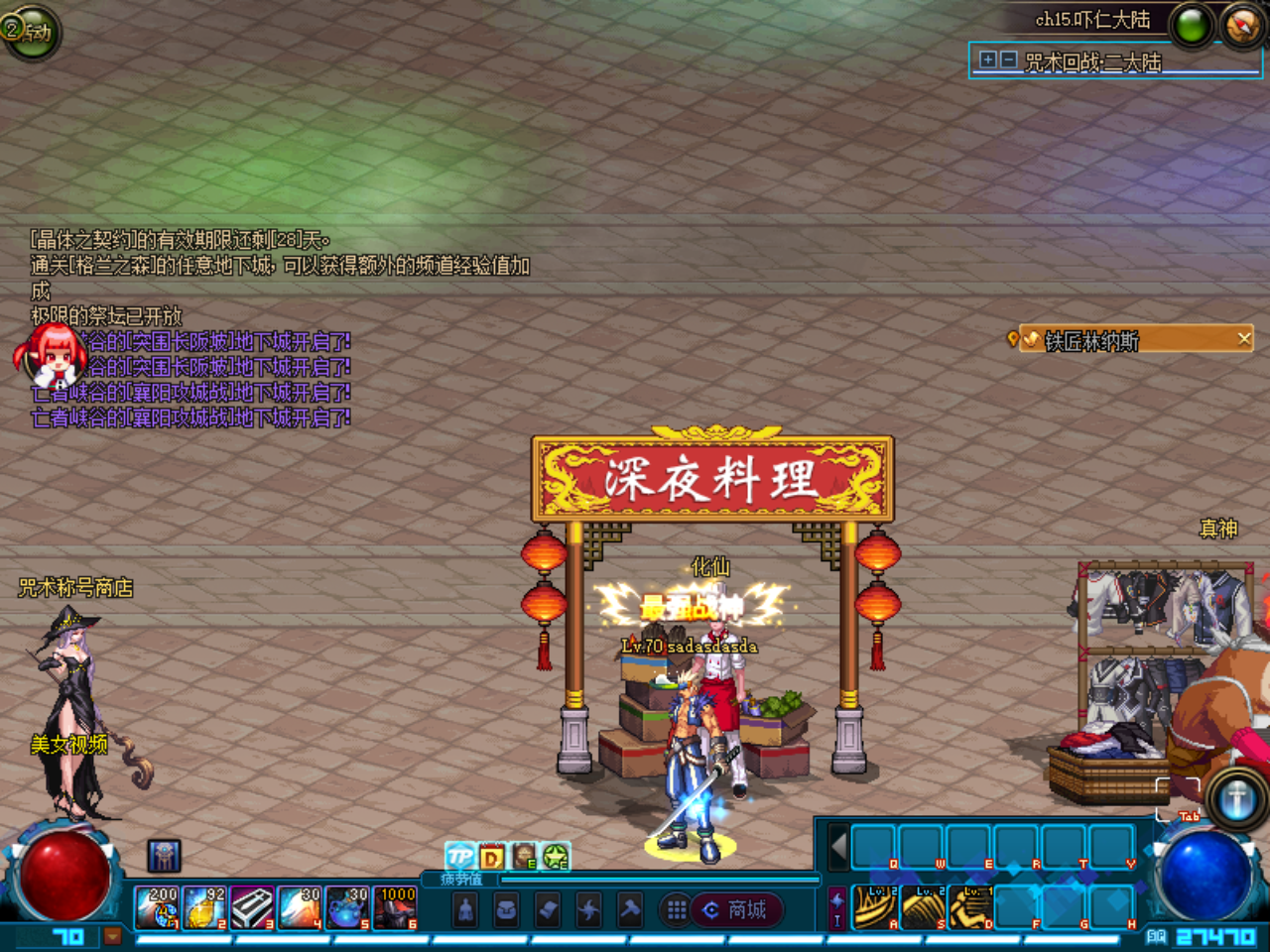This screenshot has height=952, width=1270.
Task: Click the hexagonal TP icon above the fatigue bar
Action: 460,855
